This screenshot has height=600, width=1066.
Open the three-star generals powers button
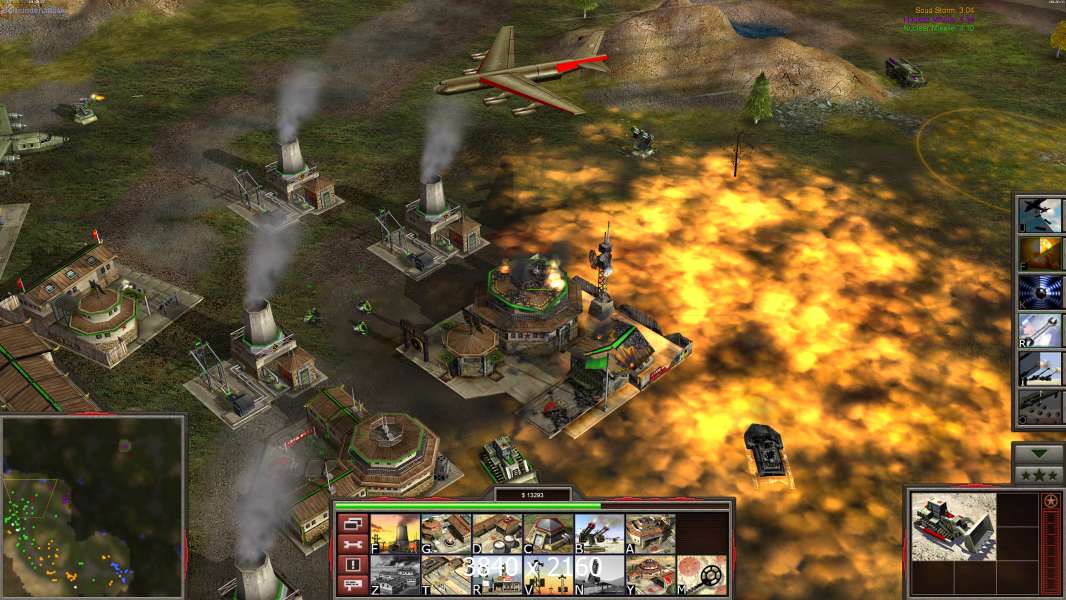coord(1038,474)
